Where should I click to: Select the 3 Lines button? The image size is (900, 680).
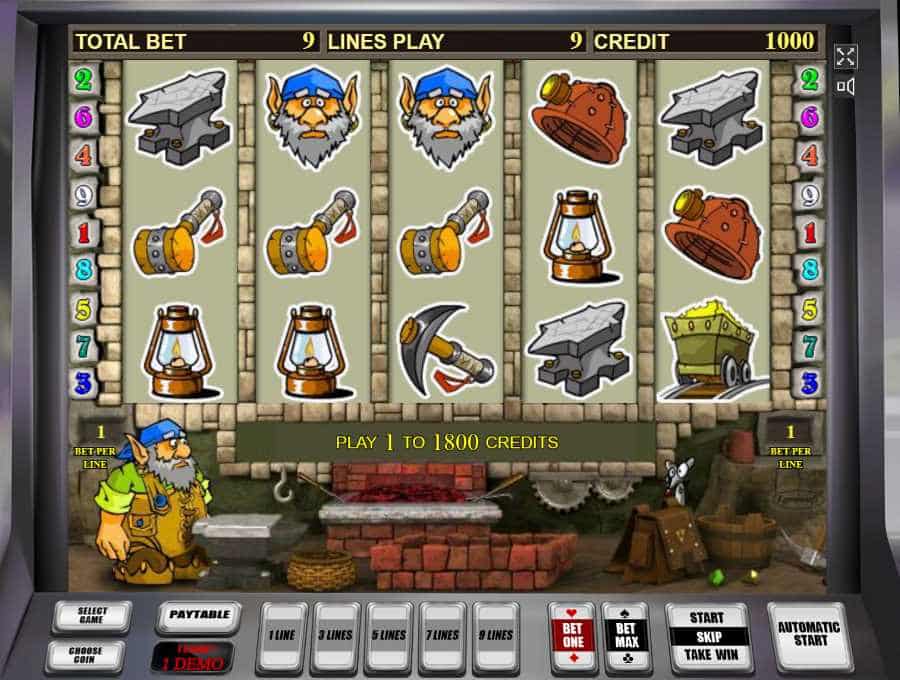[x=335, y=635]
